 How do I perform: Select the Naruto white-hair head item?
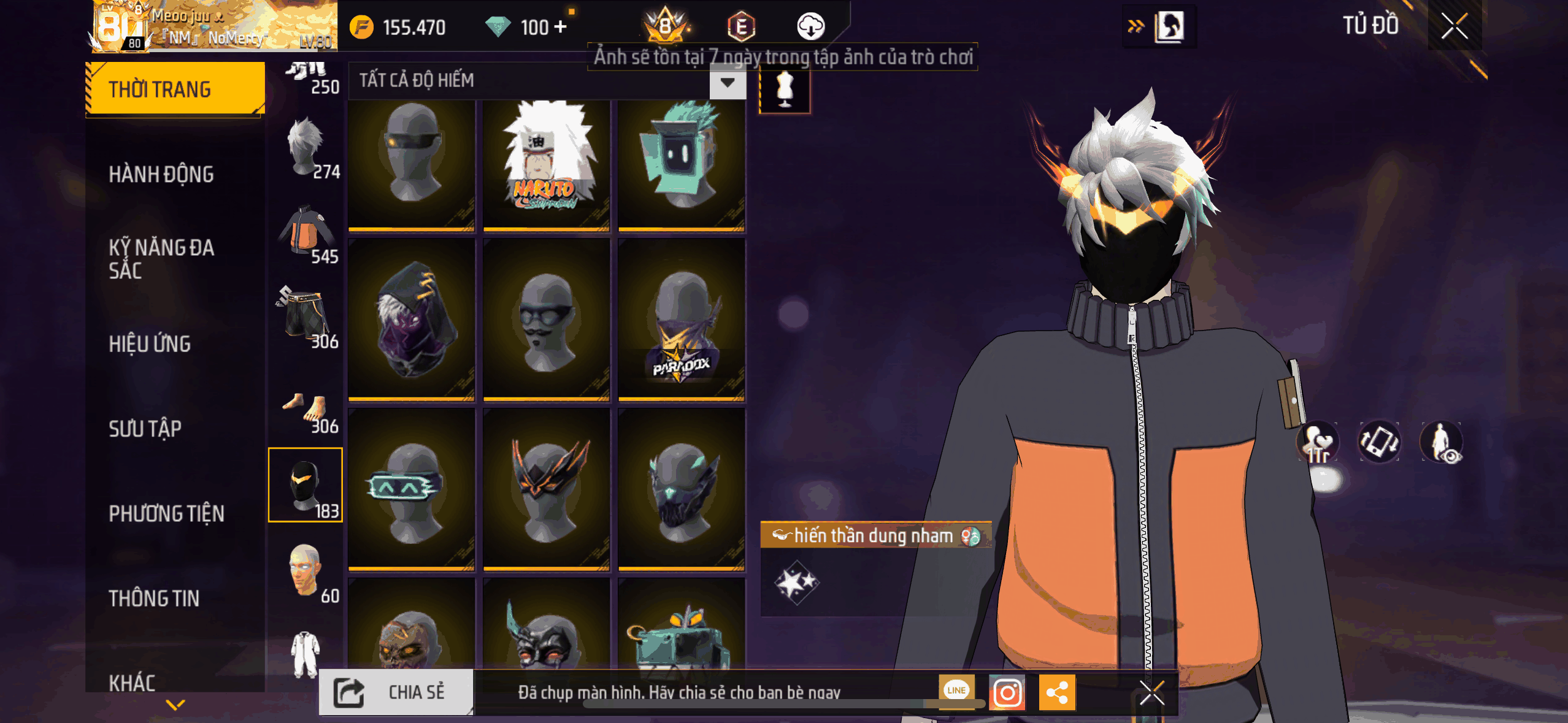546,164
